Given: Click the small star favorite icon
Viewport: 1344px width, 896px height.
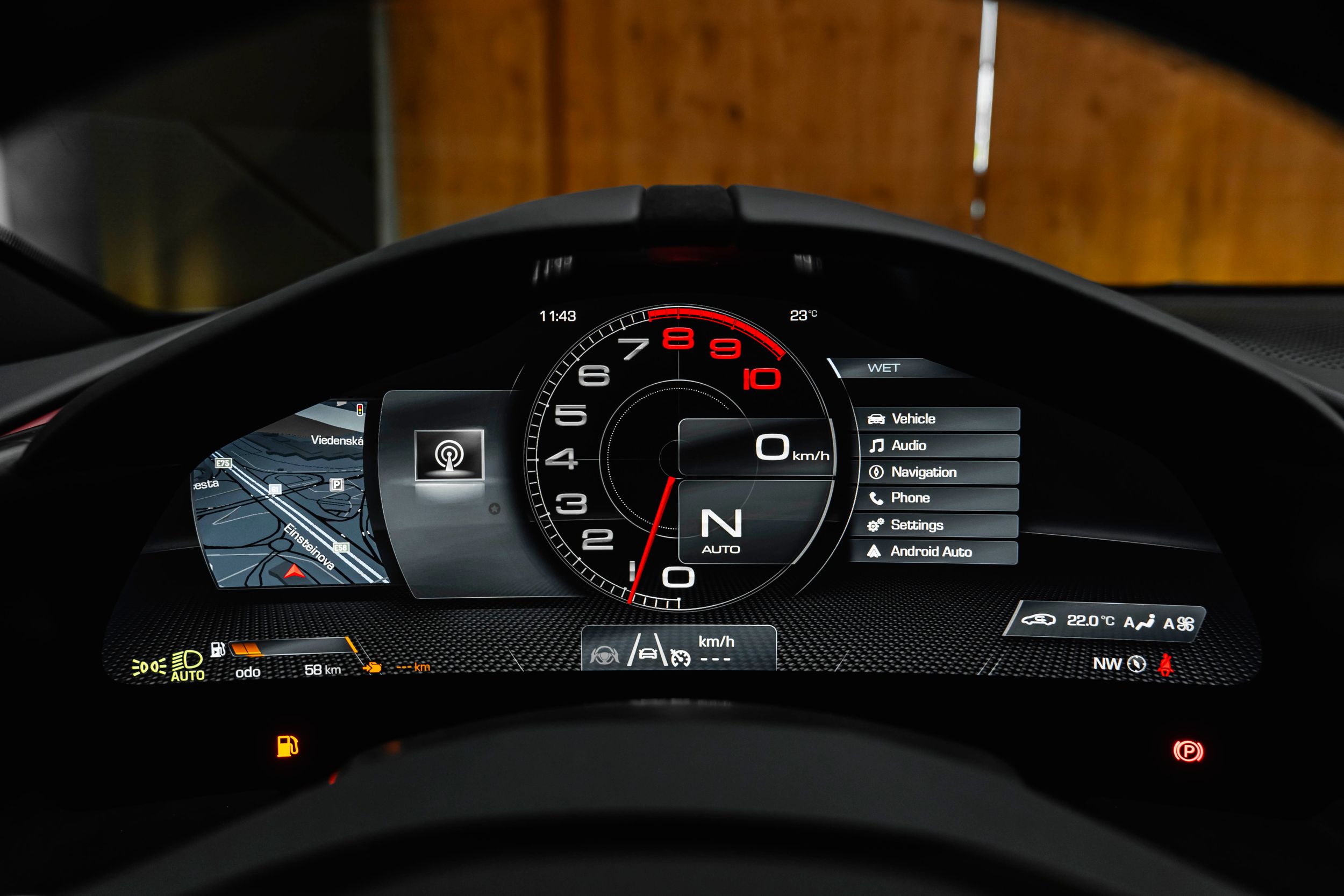Looking at the screenshot, I should [495, 508].
